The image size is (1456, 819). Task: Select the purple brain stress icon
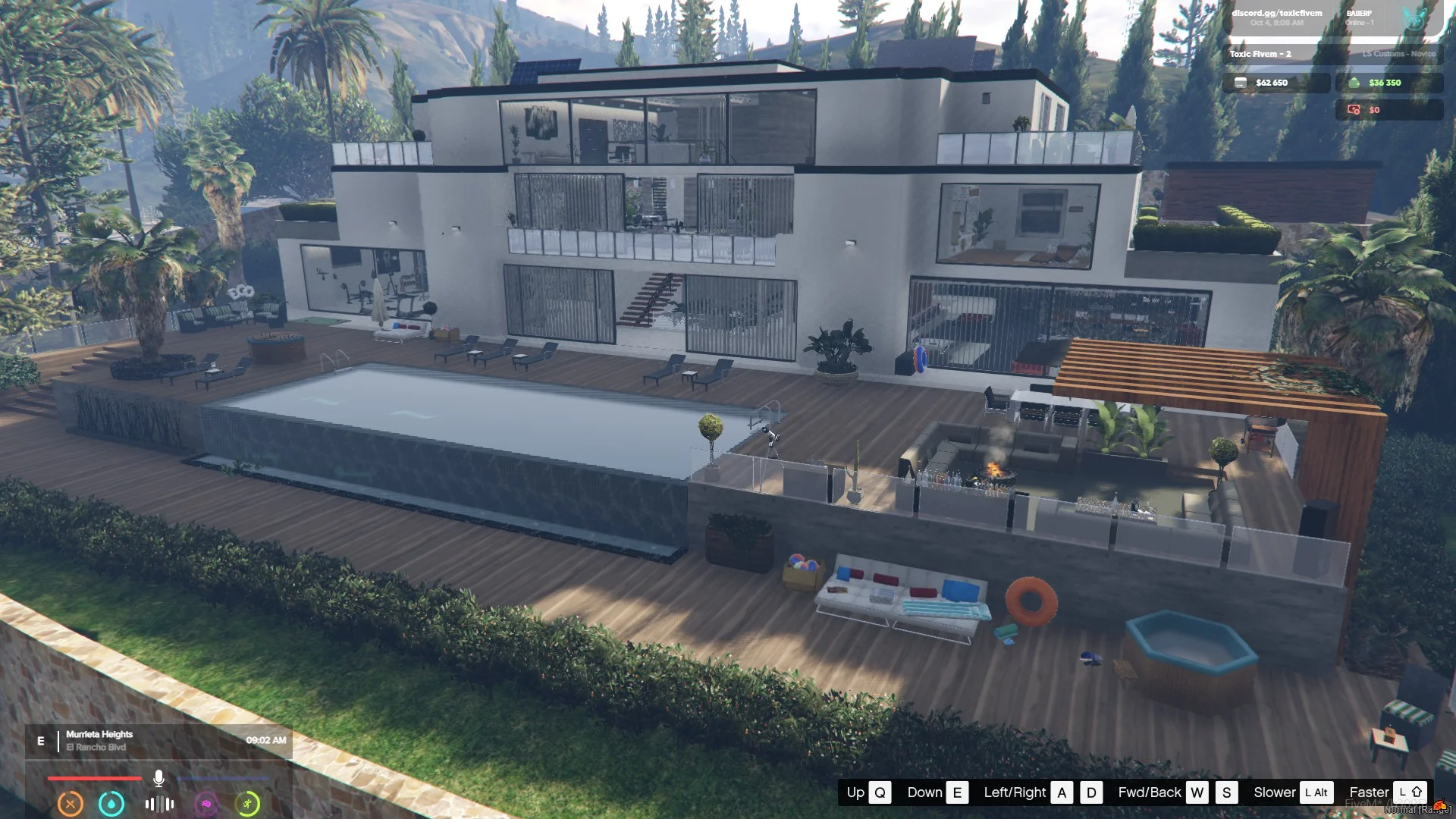[x=206, y=803]
